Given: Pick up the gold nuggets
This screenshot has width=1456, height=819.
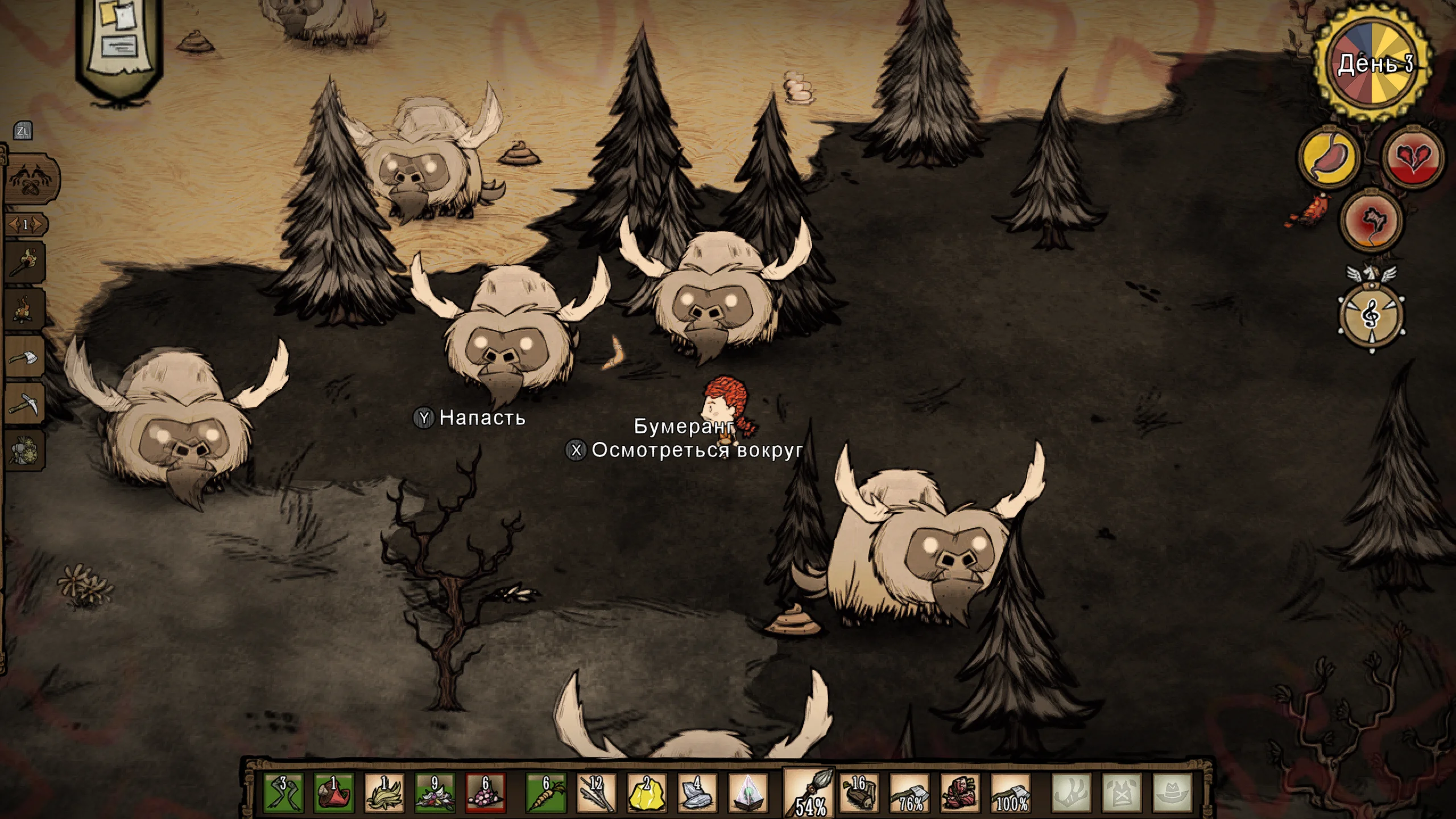Looking at the screenshot, I should 647,792.
